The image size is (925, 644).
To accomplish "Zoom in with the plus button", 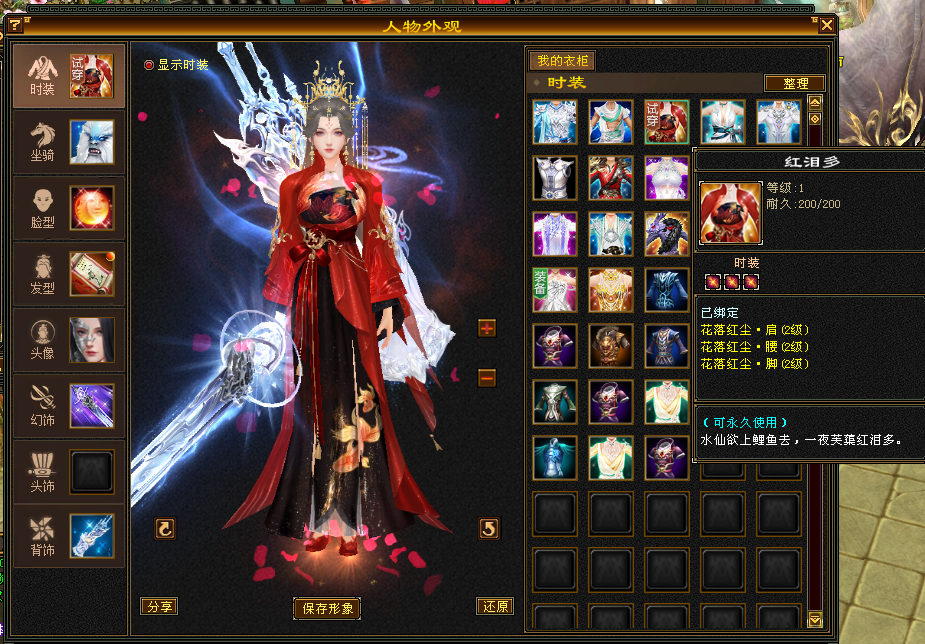I will [487, 328].
